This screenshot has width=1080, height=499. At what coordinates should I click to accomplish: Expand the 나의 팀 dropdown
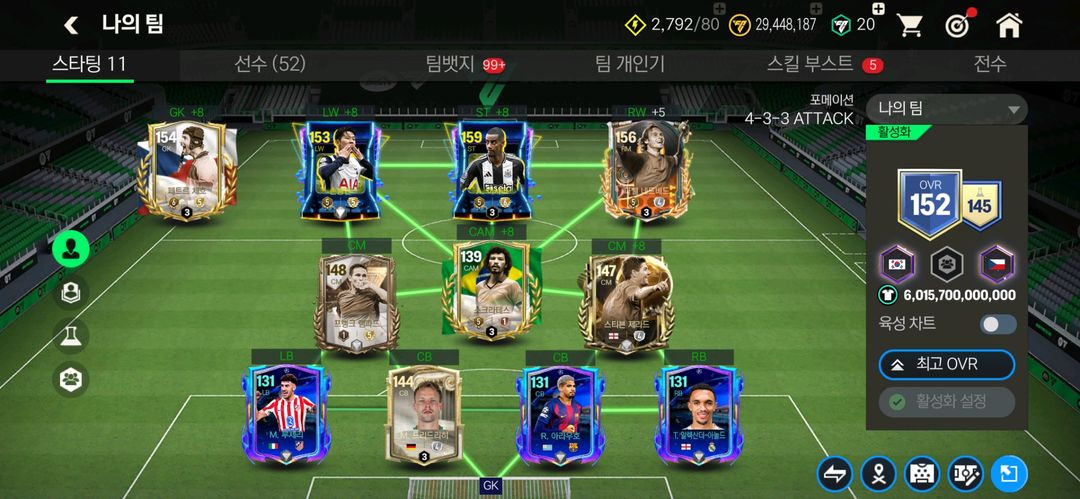(x=946, y=109)
